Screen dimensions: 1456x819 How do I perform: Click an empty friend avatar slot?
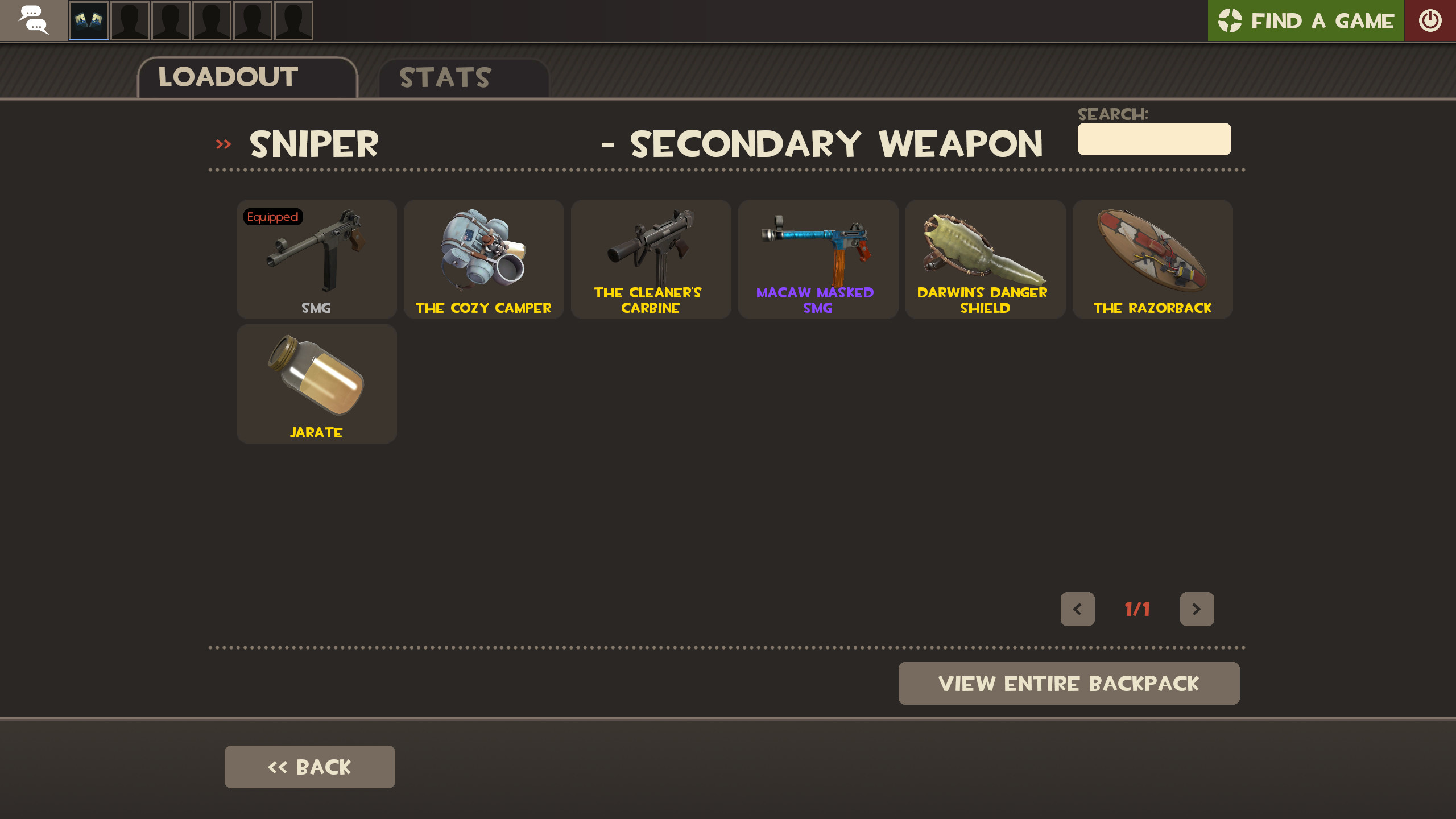(129, 20)
